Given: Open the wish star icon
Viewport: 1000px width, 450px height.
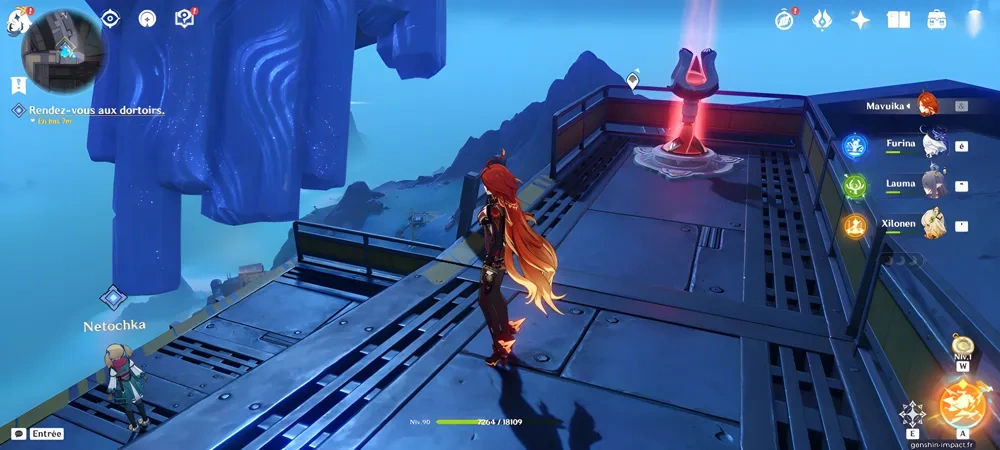Looking at the screenshot, I should (859, 19).
